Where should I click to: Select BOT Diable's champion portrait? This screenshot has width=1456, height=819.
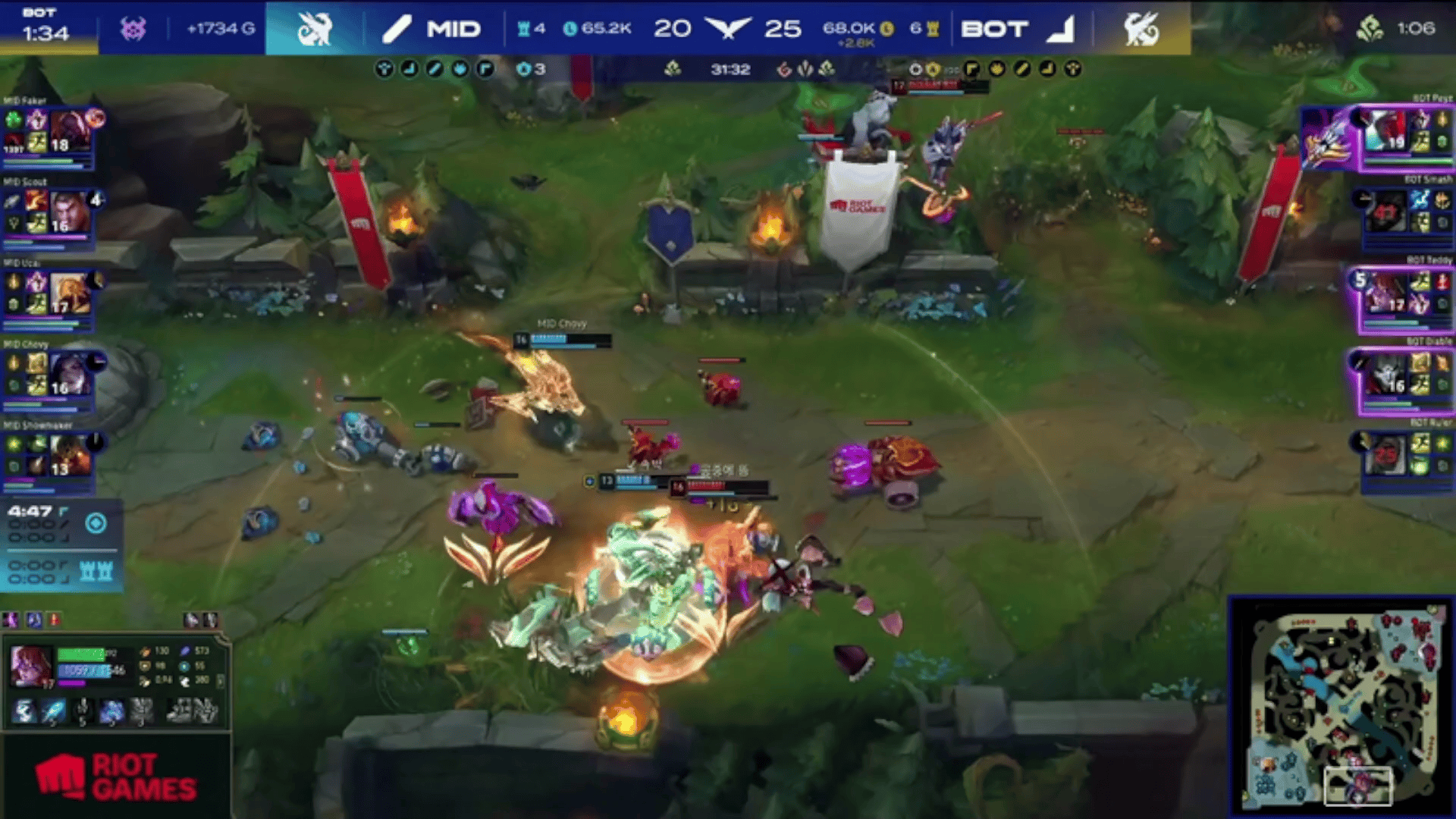point(1386,374)
